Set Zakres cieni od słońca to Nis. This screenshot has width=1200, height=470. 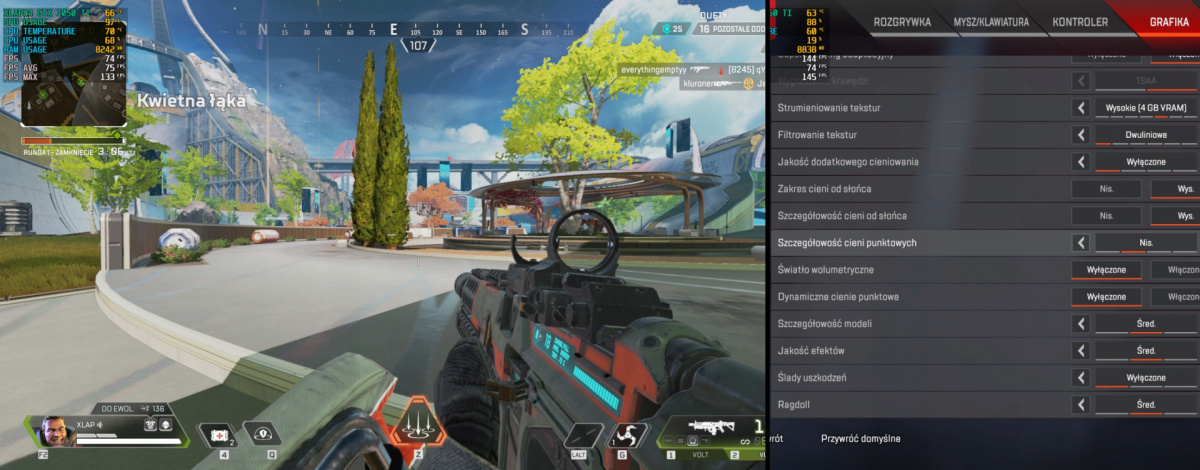pyautogui.click(x=1106, y=188)
